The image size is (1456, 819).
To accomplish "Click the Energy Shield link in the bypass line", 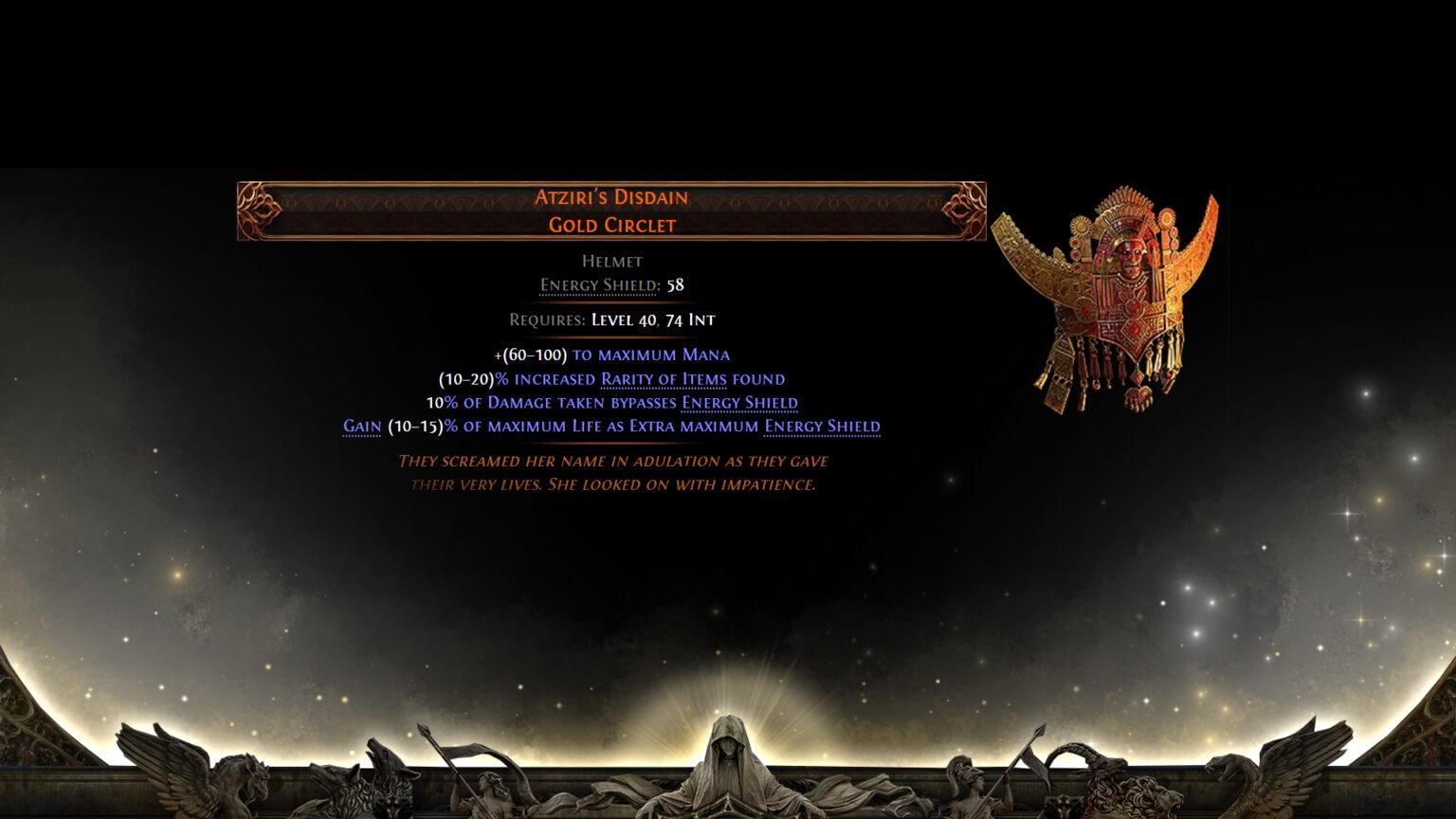I will coord(737,402).
